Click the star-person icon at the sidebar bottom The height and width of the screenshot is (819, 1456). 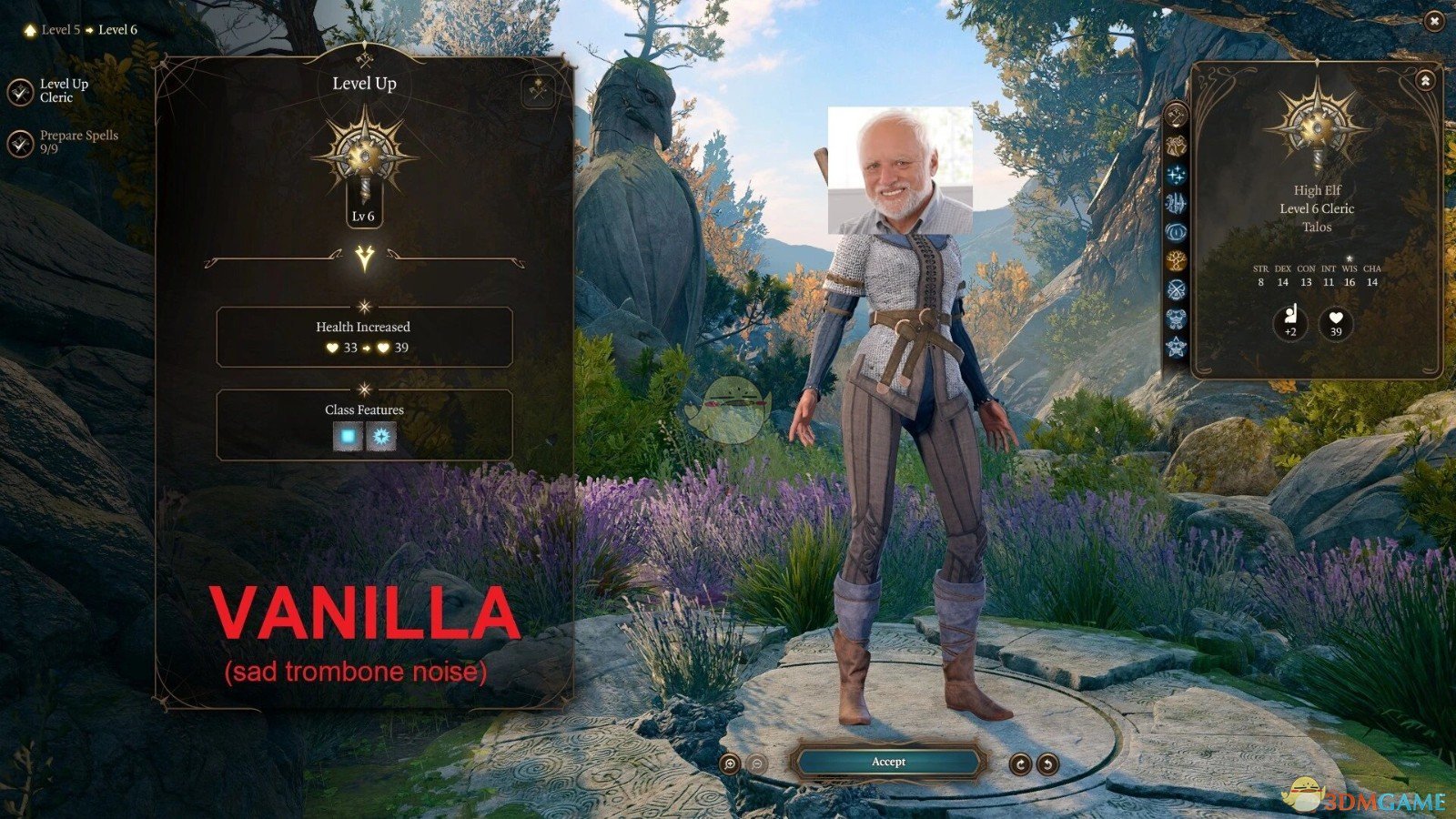pyautogui.click(x=1178, y=344)
